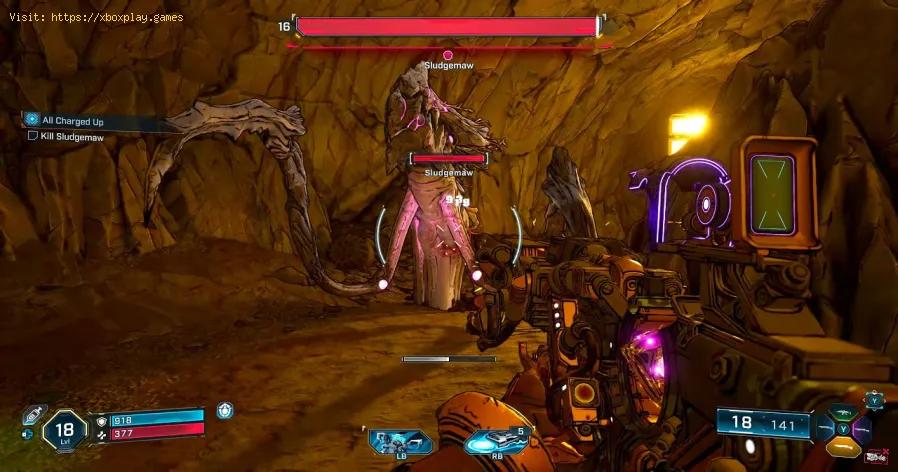
Task: Activate the LB action skill icon
Action: click(399, 442)
